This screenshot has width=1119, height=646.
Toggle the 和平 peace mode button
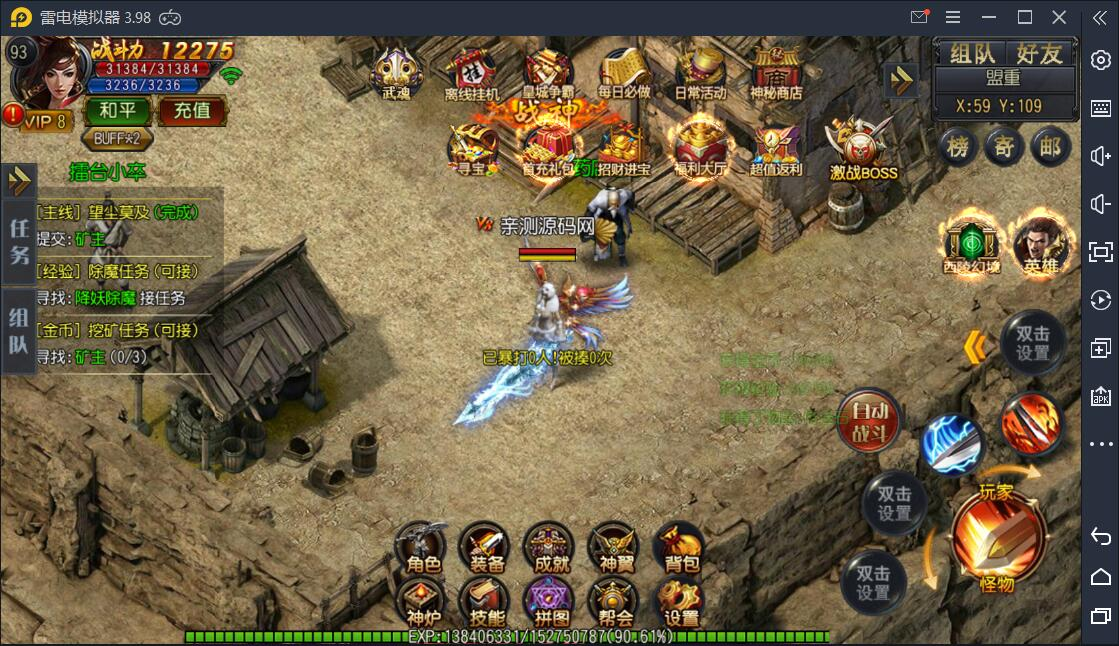118,110
